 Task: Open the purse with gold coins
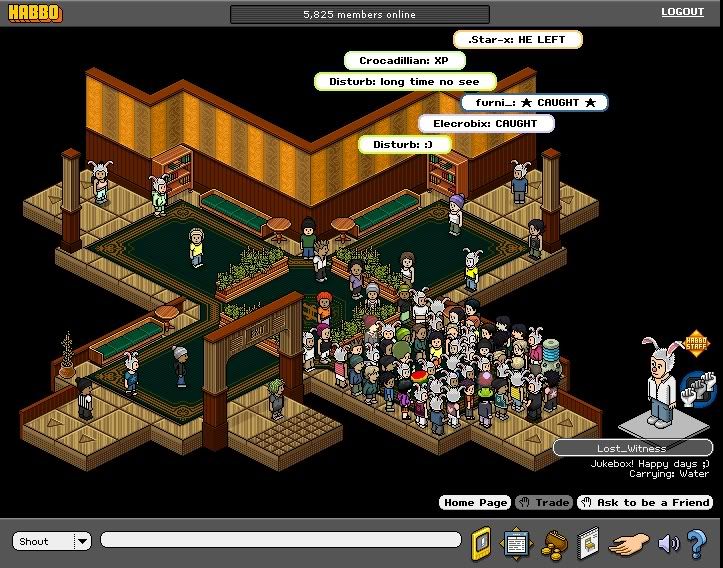tap(553, 543)
